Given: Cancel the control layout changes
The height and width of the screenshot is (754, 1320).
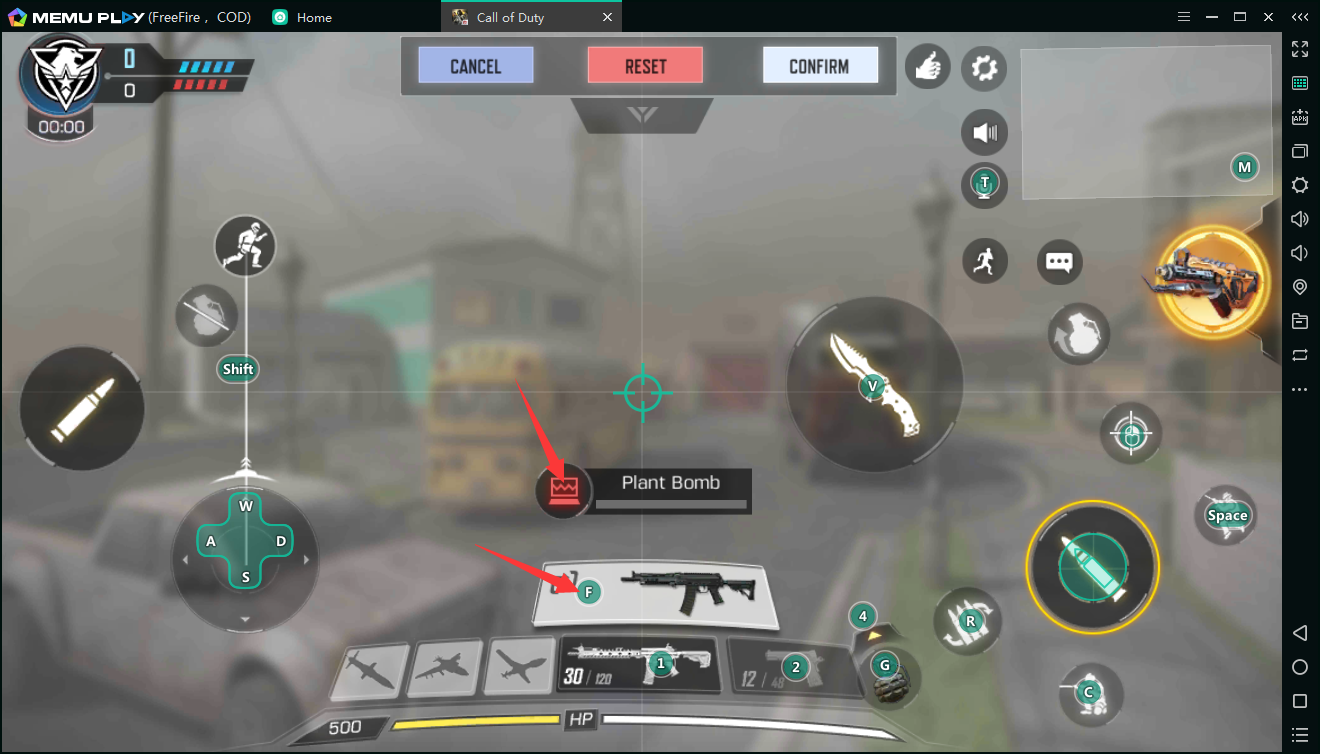Looking at the screenshot, I should (475, 66).
